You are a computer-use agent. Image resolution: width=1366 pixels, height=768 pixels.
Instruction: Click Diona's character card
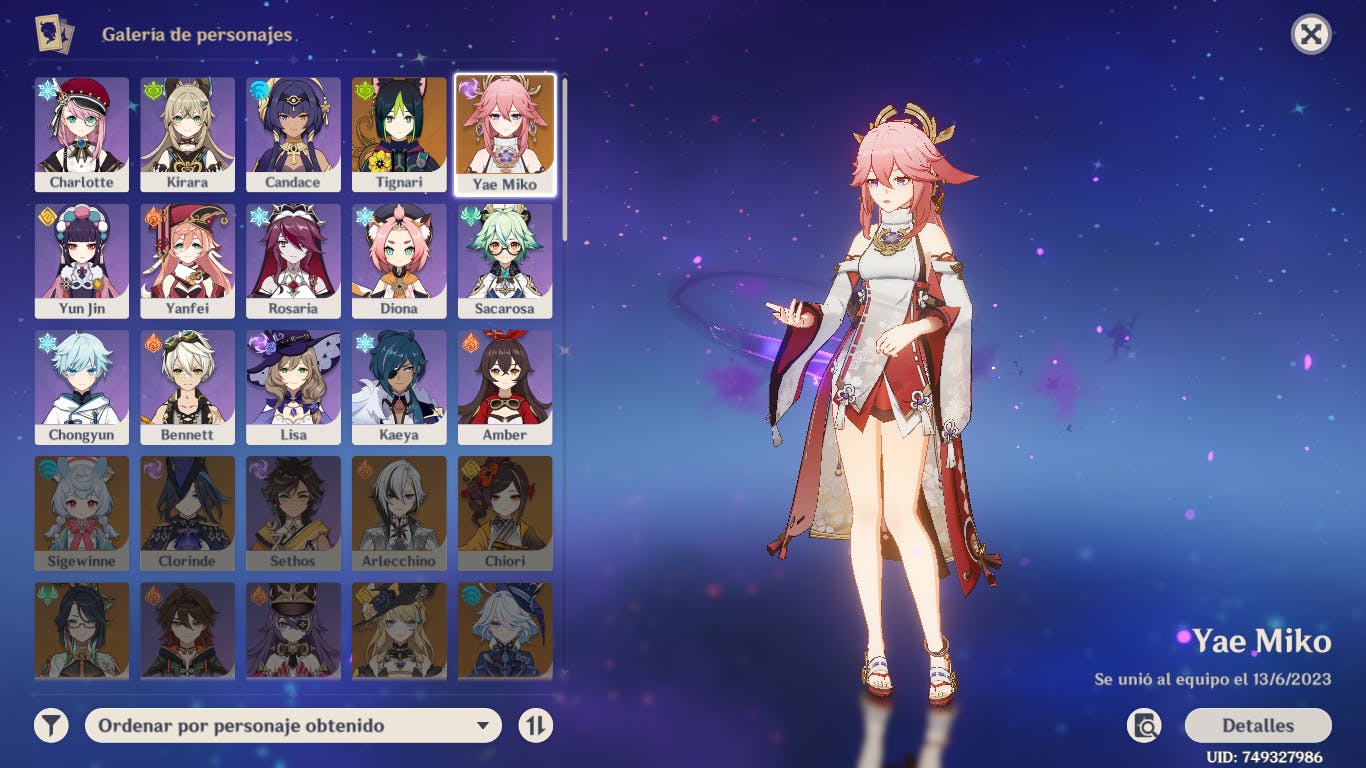[x=399, y=261]
